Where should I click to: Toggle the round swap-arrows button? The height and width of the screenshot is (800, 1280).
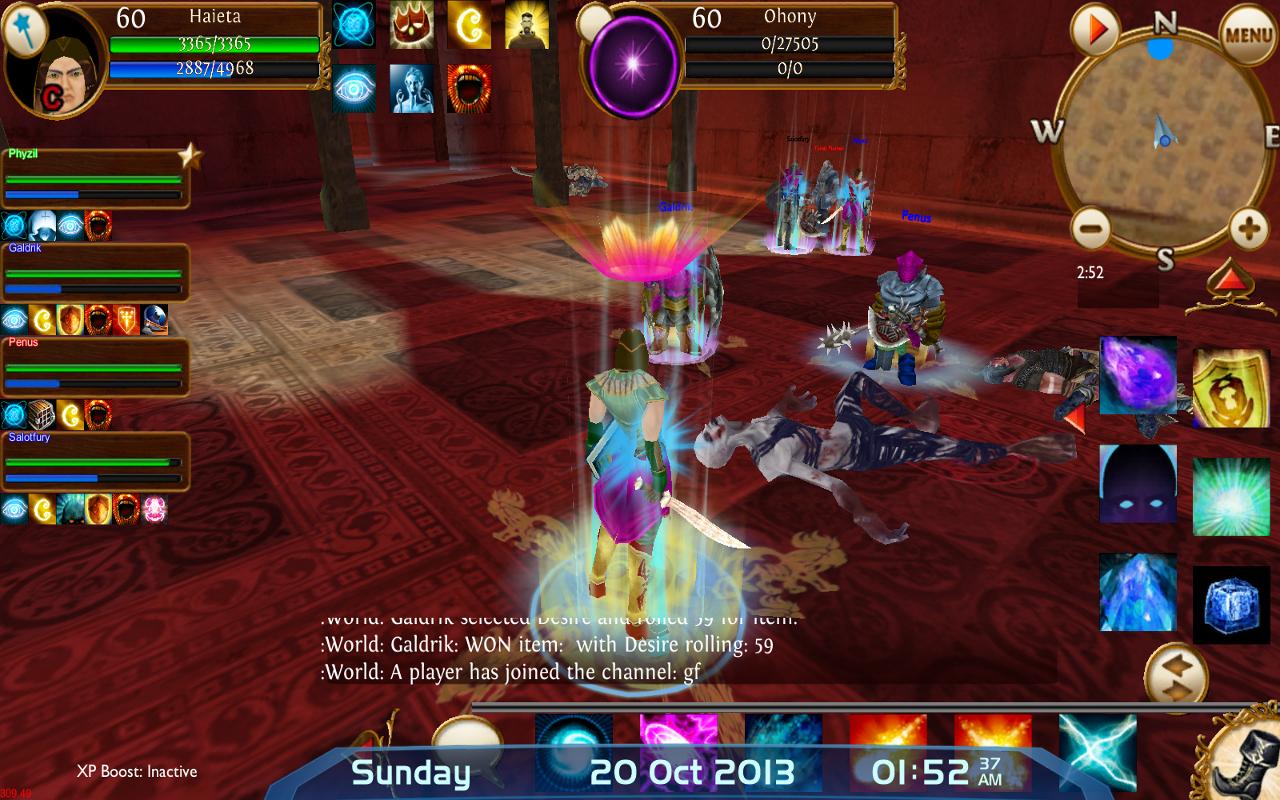[1175, 673]
